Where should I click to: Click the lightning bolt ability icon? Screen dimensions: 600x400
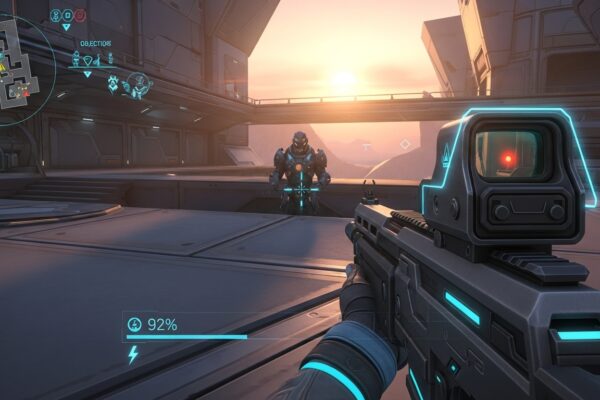pyautogui.click(x=133, y=355)
